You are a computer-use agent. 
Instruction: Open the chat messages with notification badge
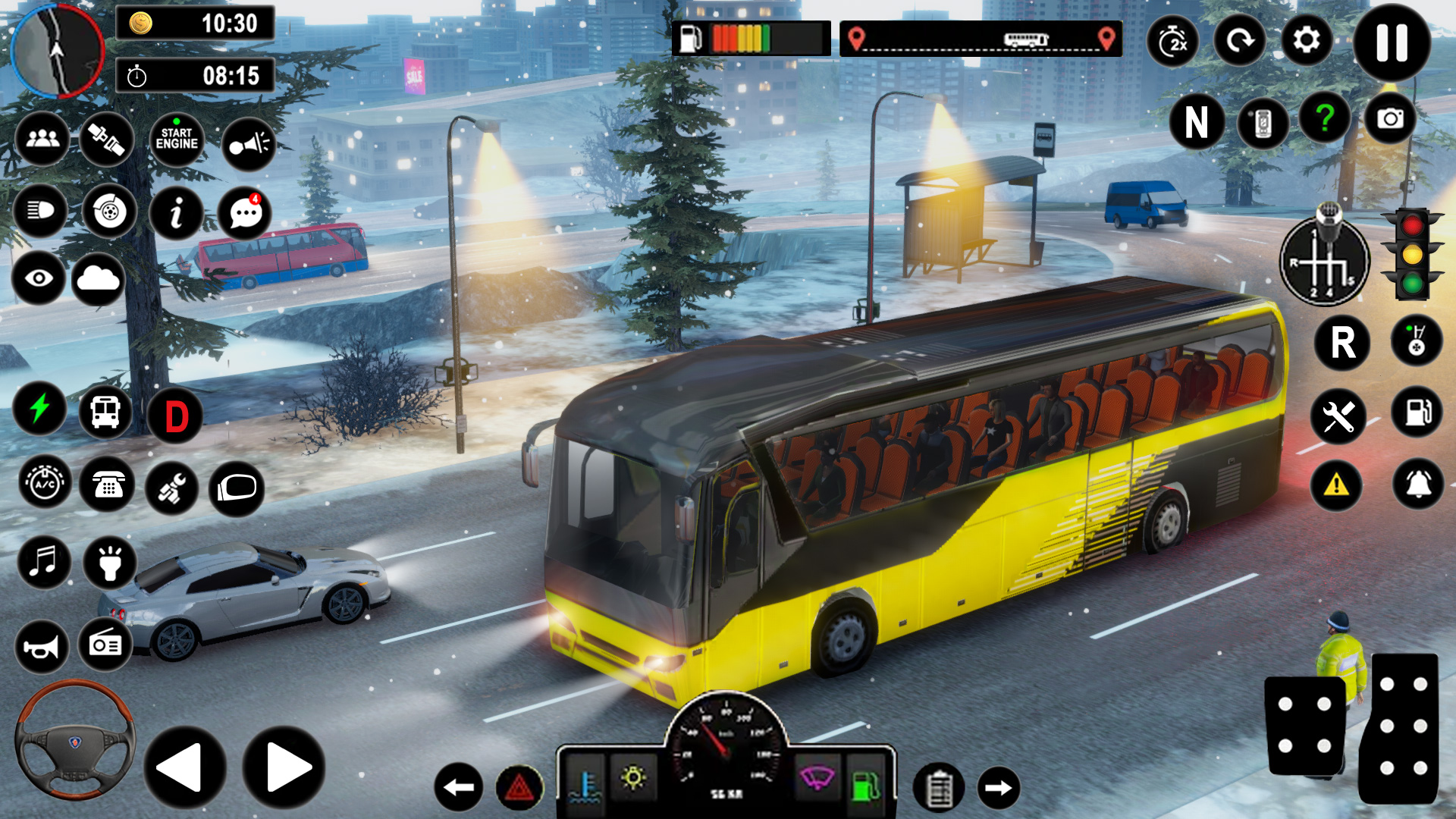[x=246, y=213]
